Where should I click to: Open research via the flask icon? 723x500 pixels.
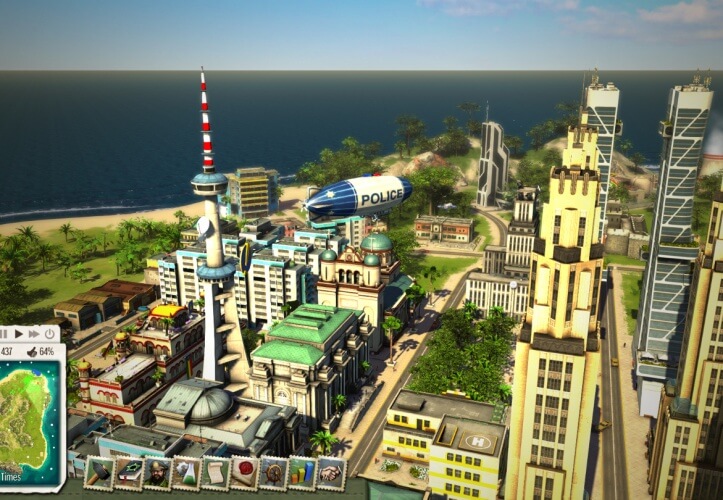click(186, 471)
